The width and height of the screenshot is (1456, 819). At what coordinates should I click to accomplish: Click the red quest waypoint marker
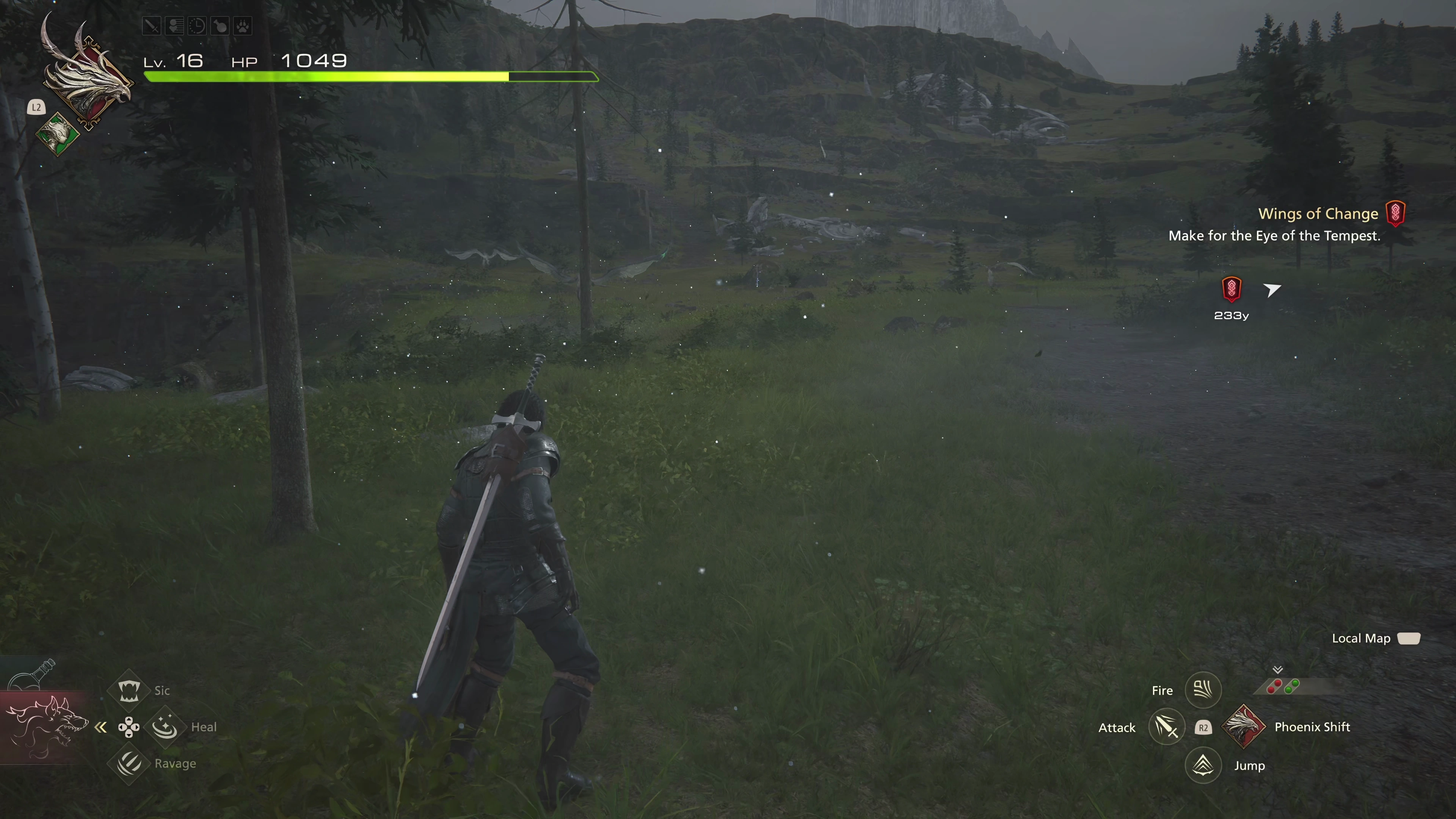1231,289
